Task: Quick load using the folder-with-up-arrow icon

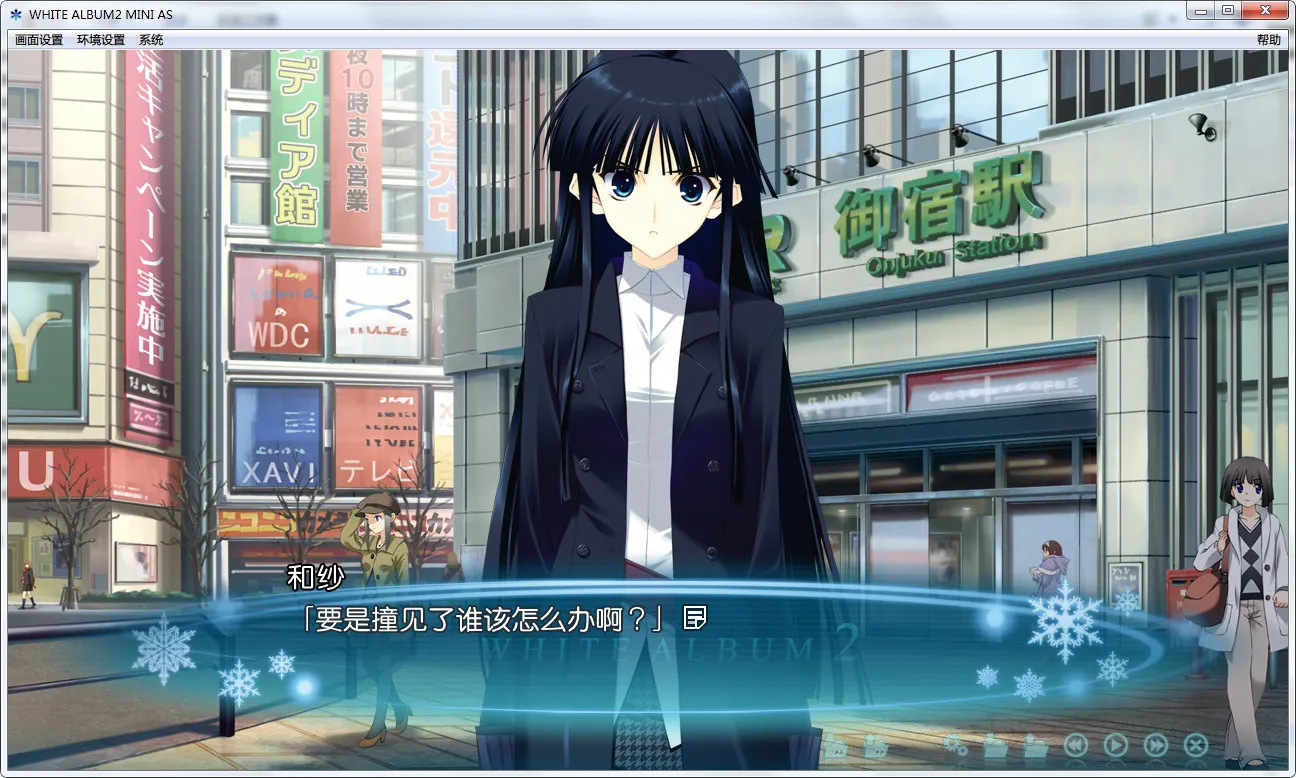Action: (875, 745)
